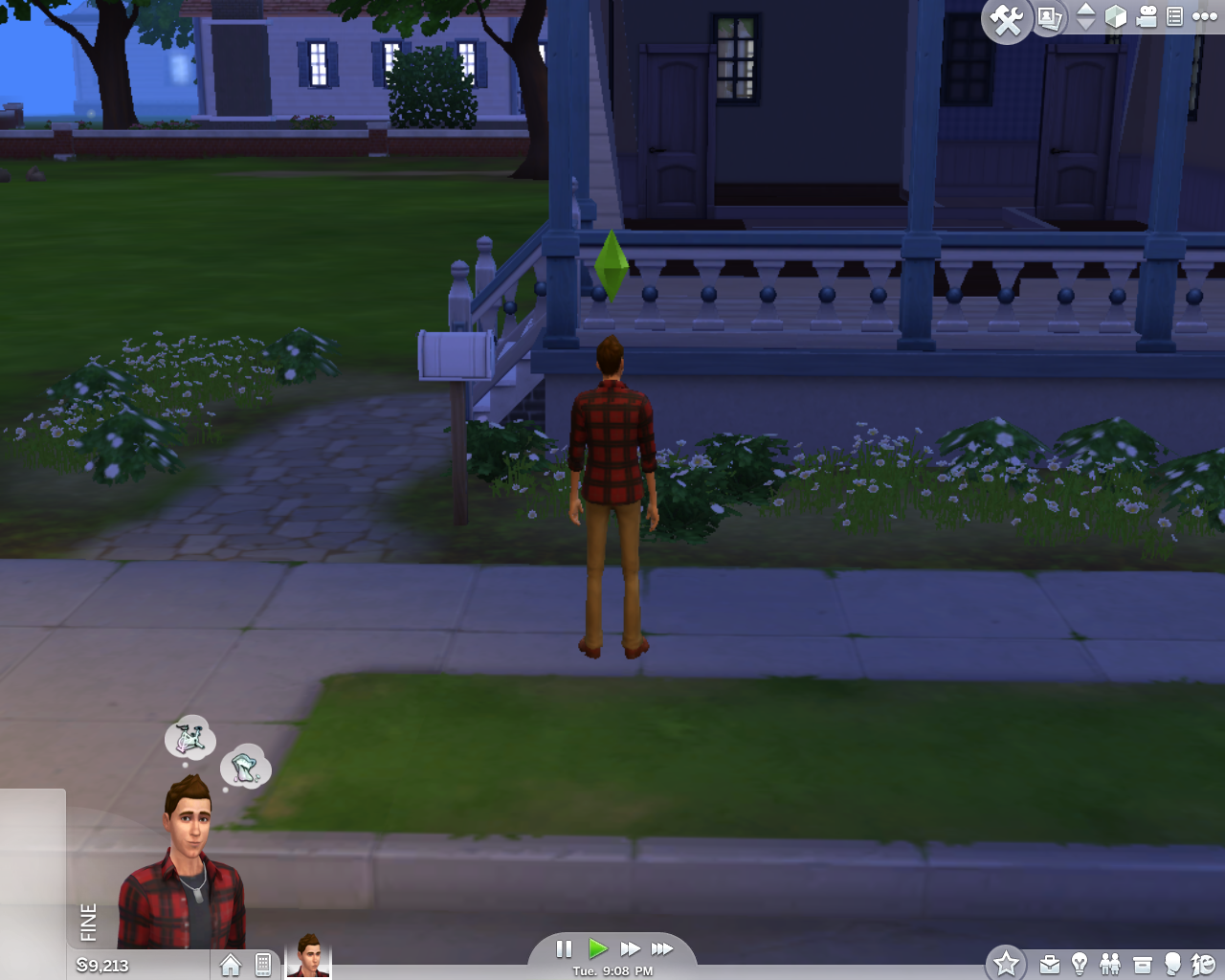The image size is (1225, 980).
Task: Open the checklist icon in the top toolbar
Action: [1174, 16]
